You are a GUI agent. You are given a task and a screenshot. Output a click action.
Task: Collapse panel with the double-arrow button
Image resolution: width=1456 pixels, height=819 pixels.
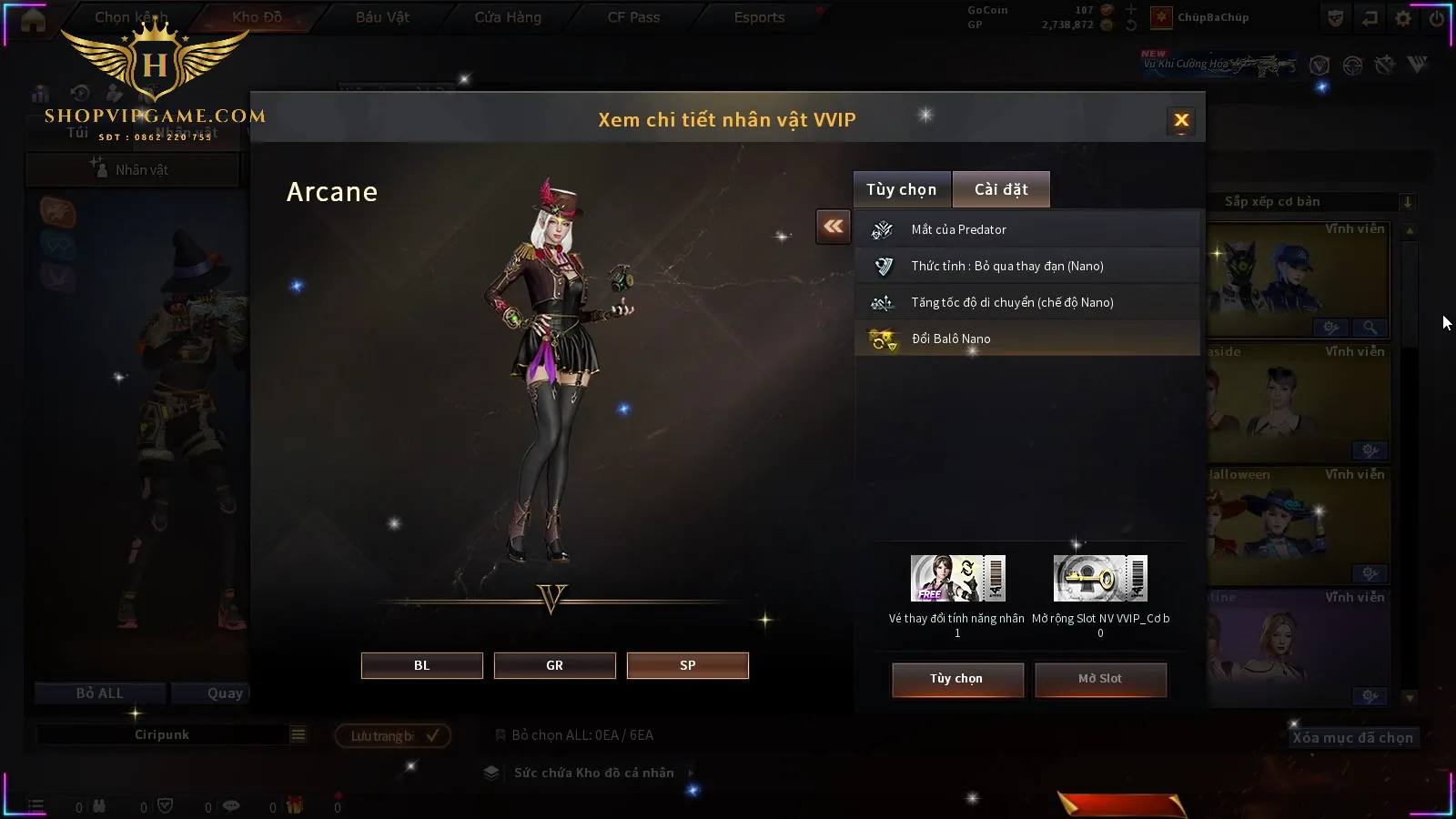tap(834, 227)
